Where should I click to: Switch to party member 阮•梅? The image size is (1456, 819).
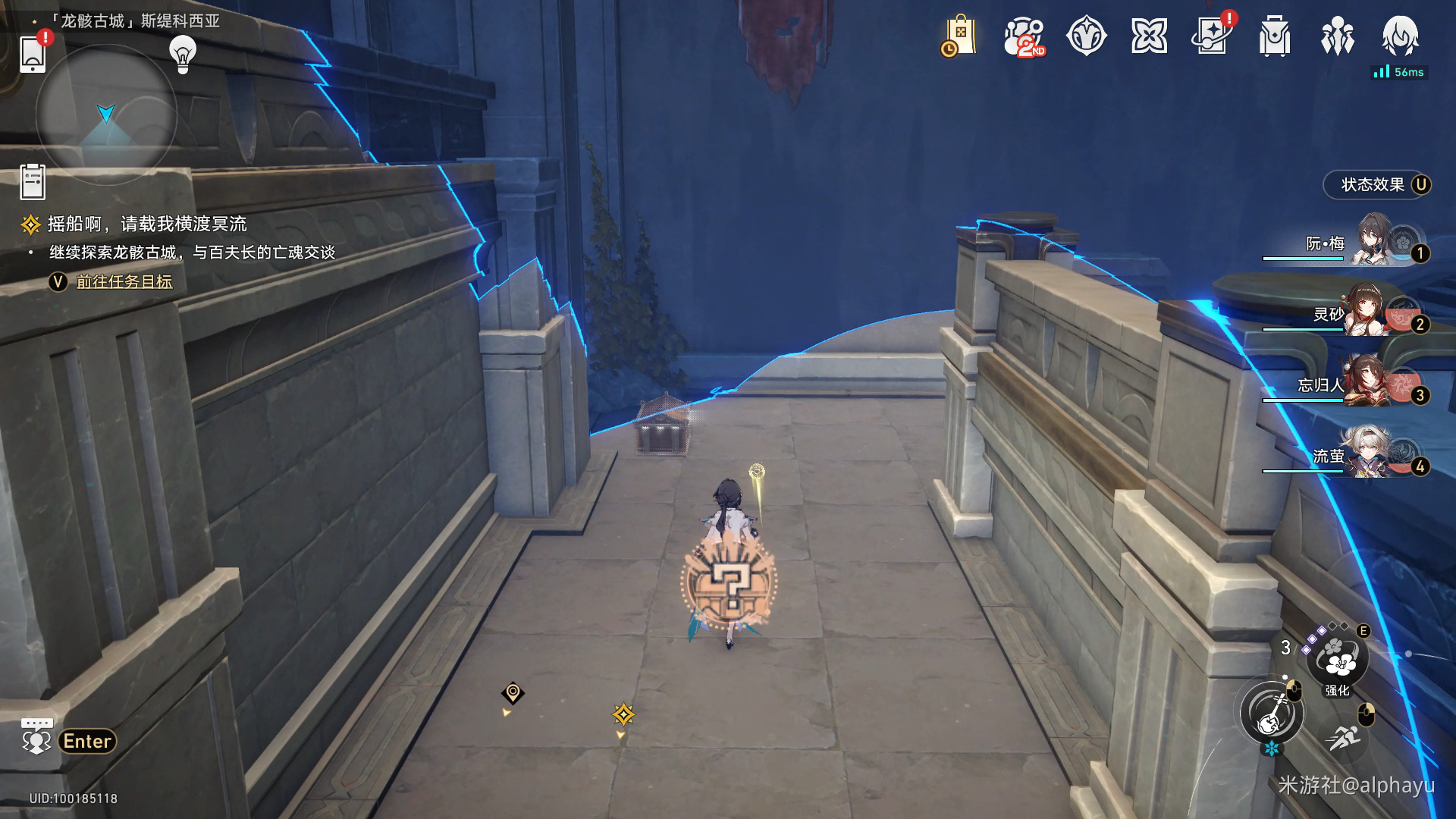(1373, 243)
